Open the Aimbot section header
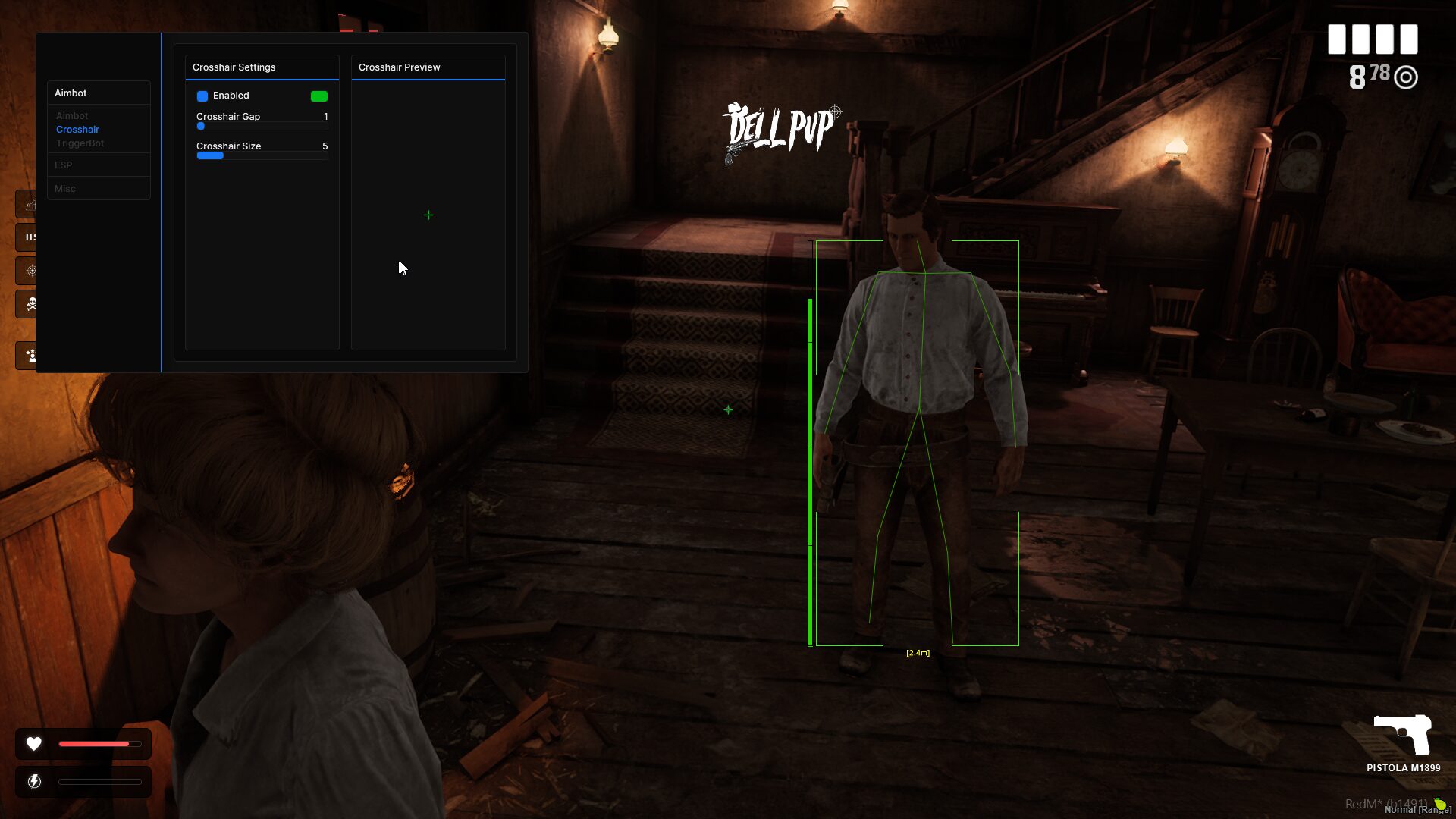 pyautogui.click(x=71, y=93)
